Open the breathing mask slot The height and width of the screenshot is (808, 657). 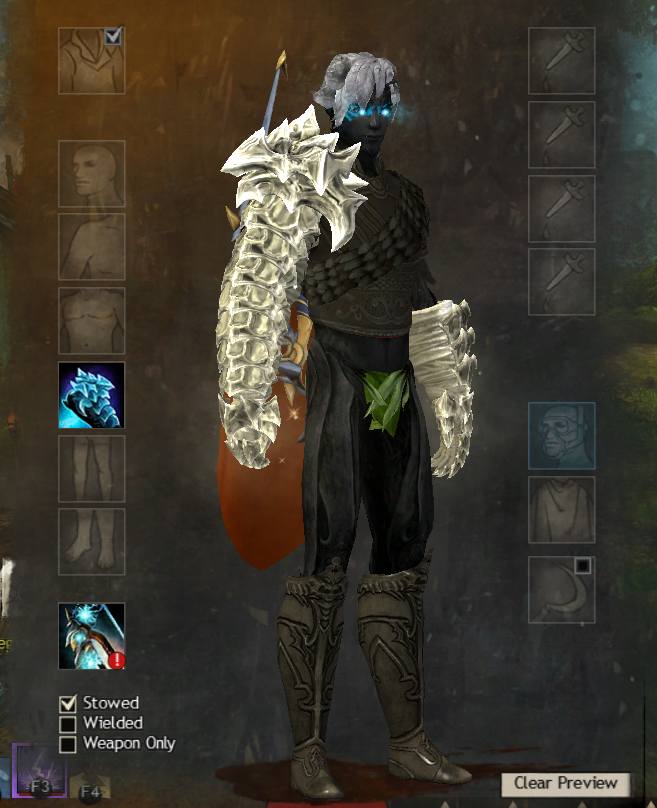click(561, 435)
